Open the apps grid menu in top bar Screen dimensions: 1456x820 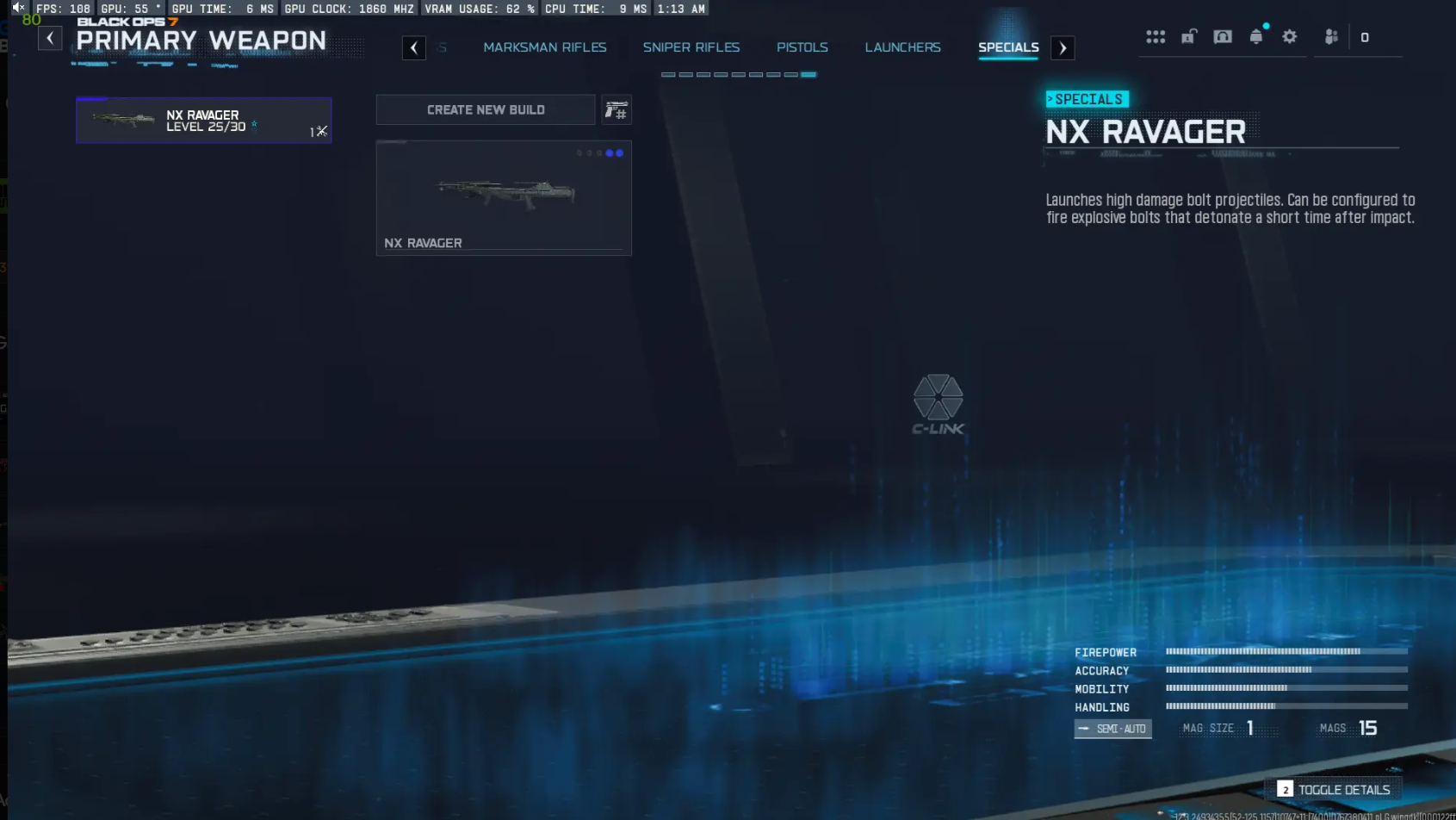point(1156,36)
